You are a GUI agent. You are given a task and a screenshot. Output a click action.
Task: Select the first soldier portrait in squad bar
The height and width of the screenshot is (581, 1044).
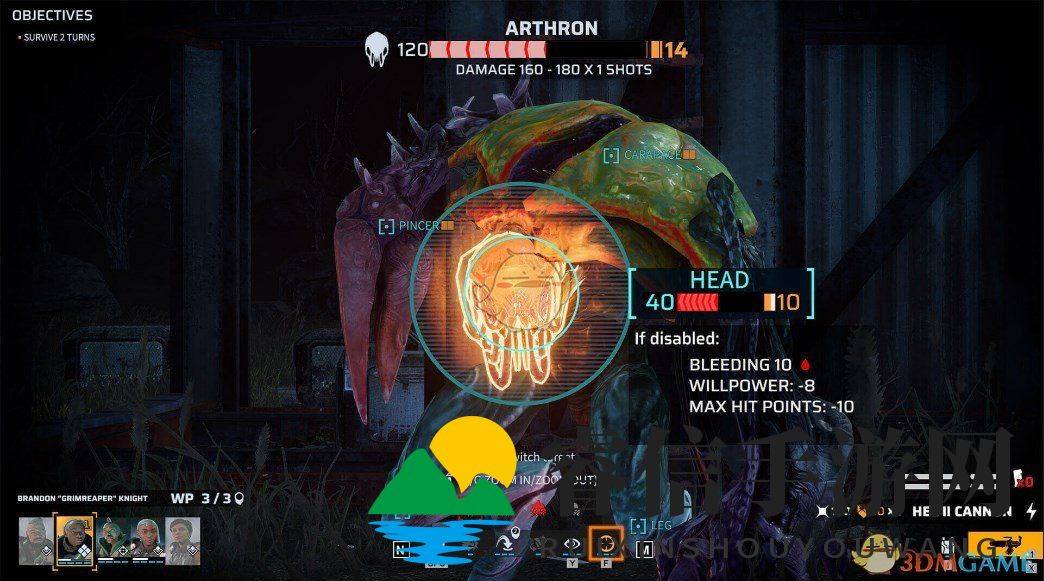(x=36, y=539)
